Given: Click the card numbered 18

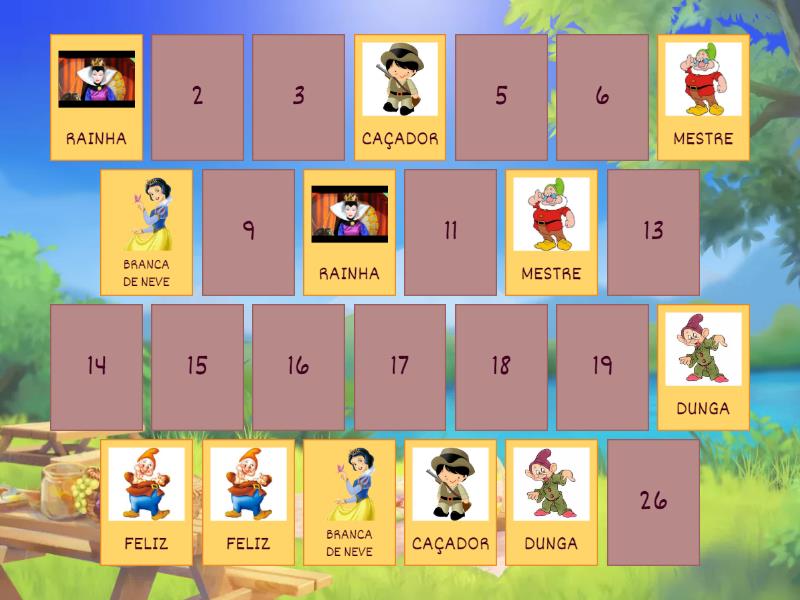Looking at the screenshot, I should coord(501,367).
